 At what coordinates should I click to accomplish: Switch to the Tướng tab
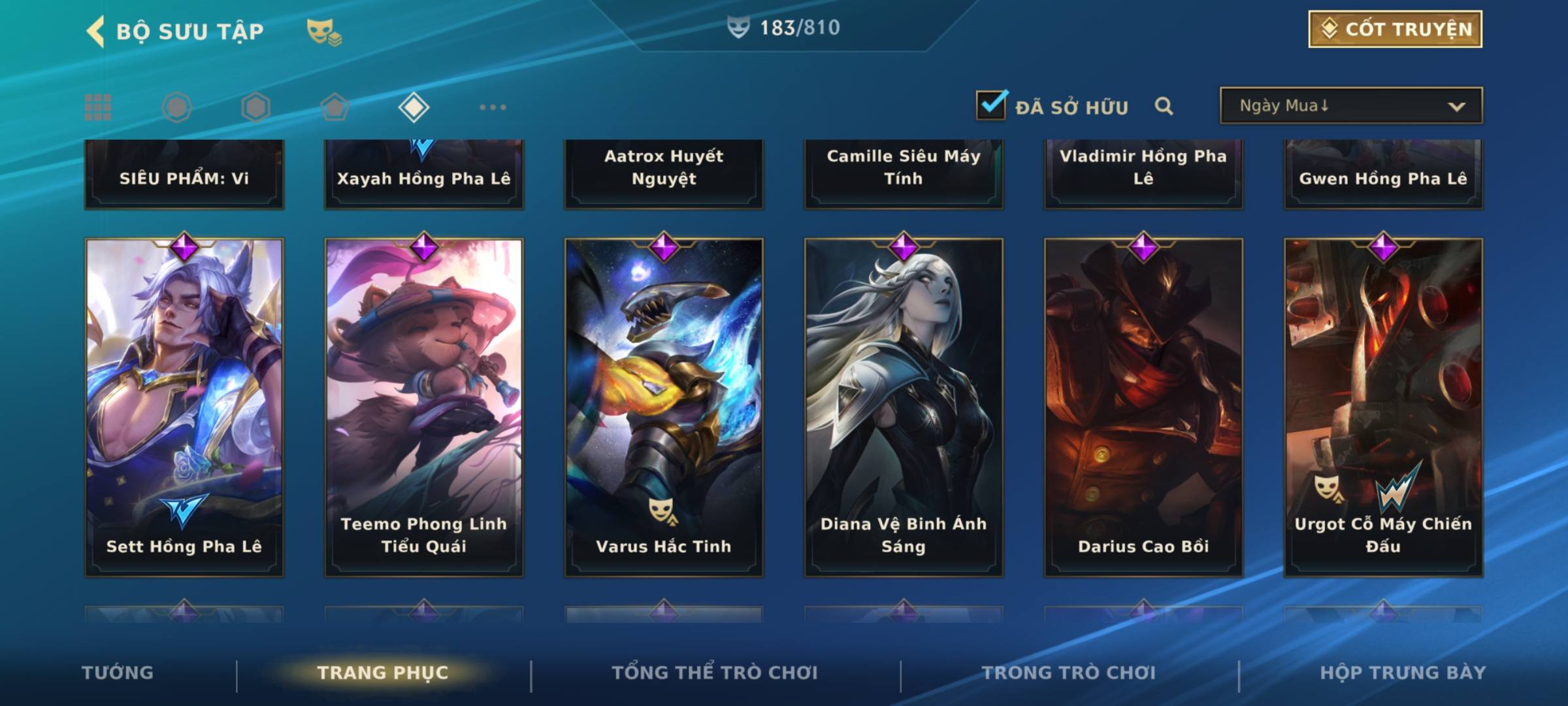(118, 673)
